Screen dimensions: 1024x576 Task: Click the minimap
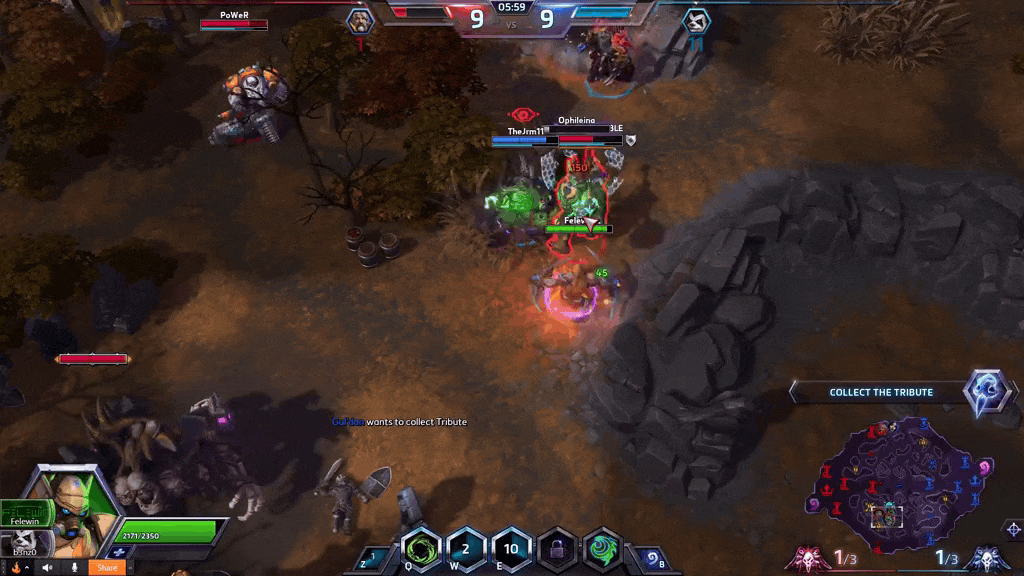tap(895, 482)
